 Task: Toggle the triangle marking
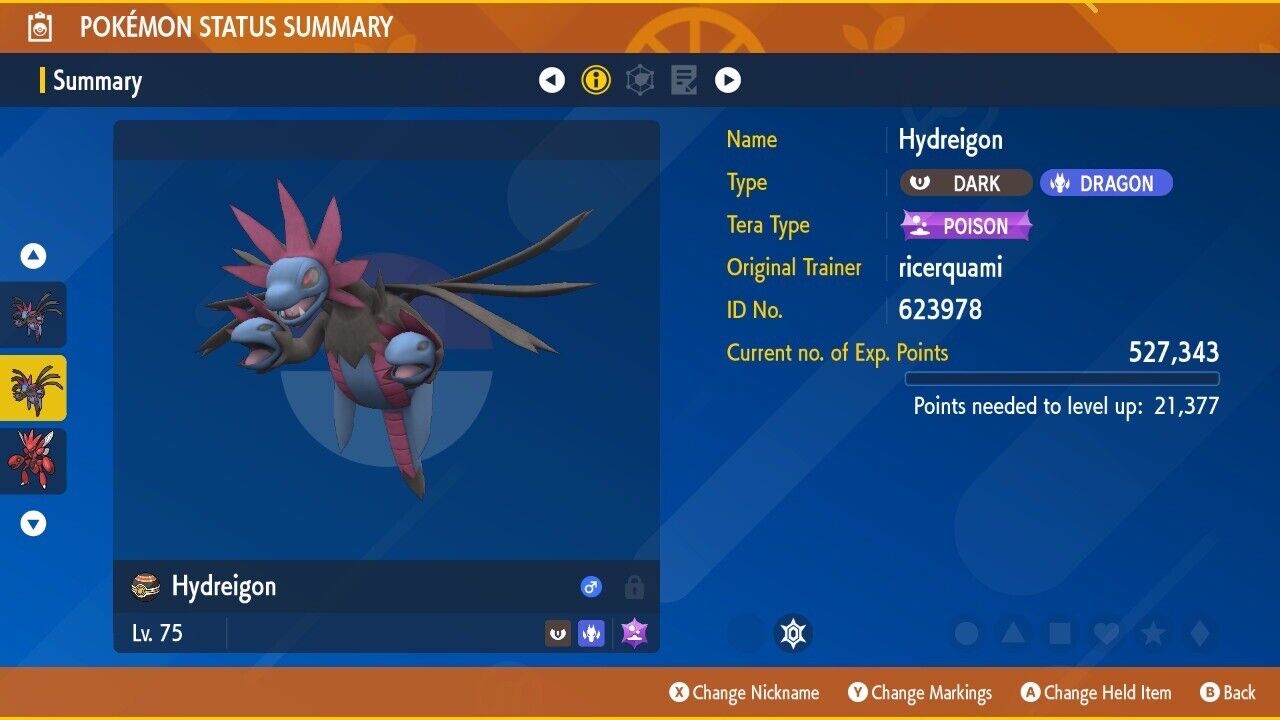[1013, 633]
